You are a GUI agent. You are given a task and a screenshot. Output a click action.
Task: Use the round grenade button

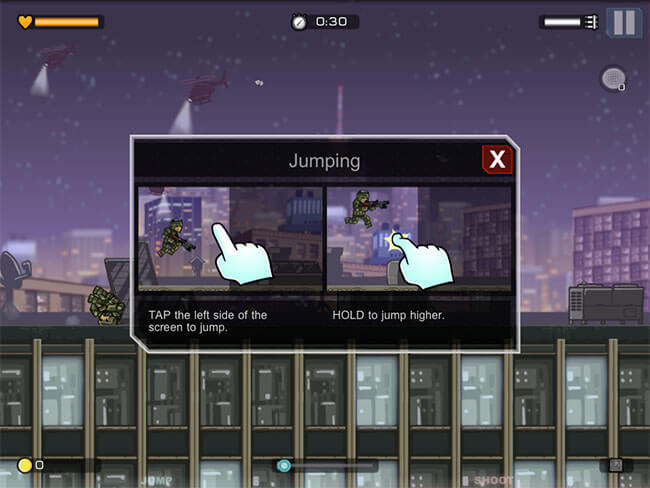[613, 78]
